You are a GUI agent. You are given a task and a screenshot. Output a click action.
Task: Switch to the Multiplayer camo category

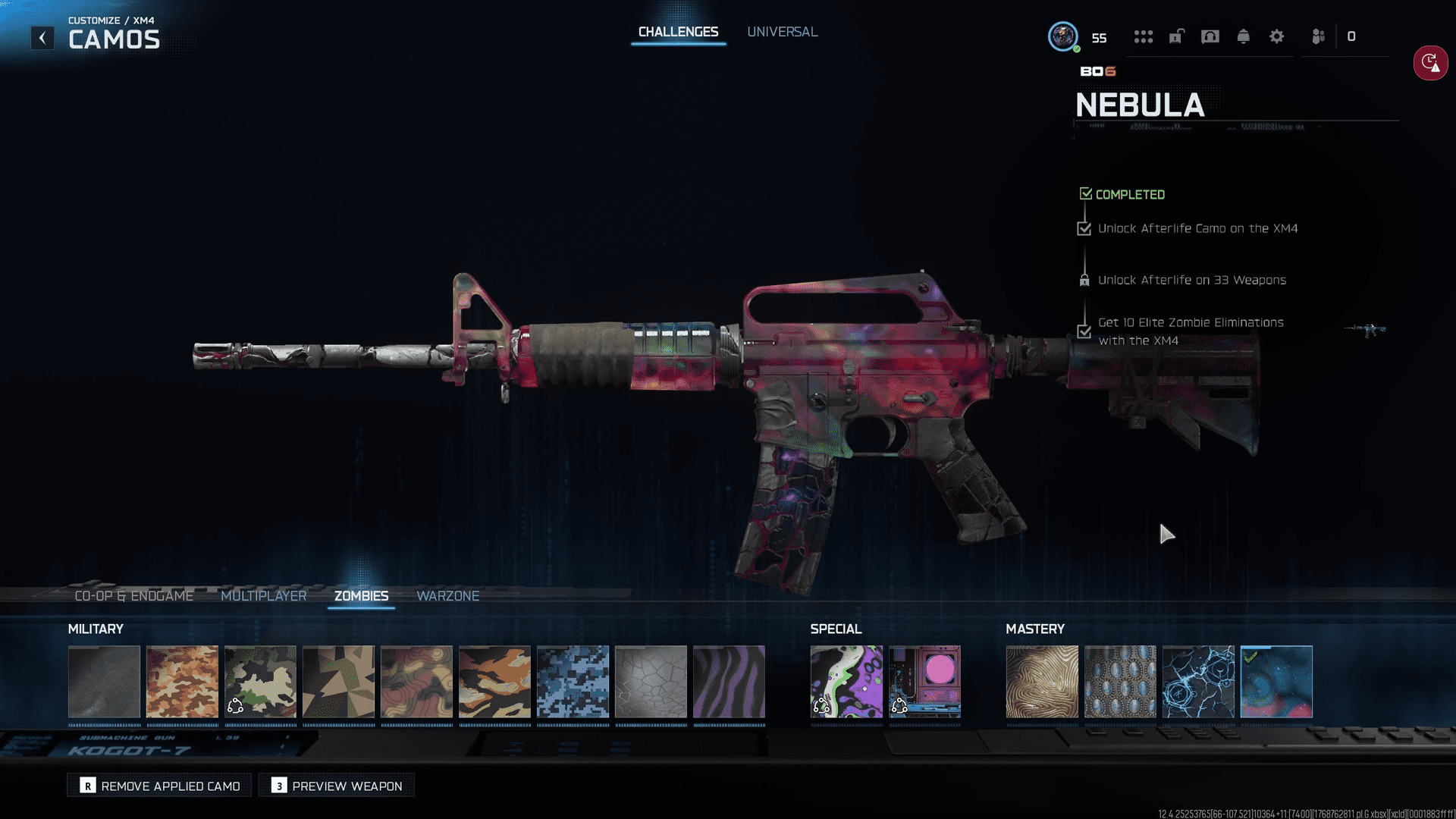[263, 596]
